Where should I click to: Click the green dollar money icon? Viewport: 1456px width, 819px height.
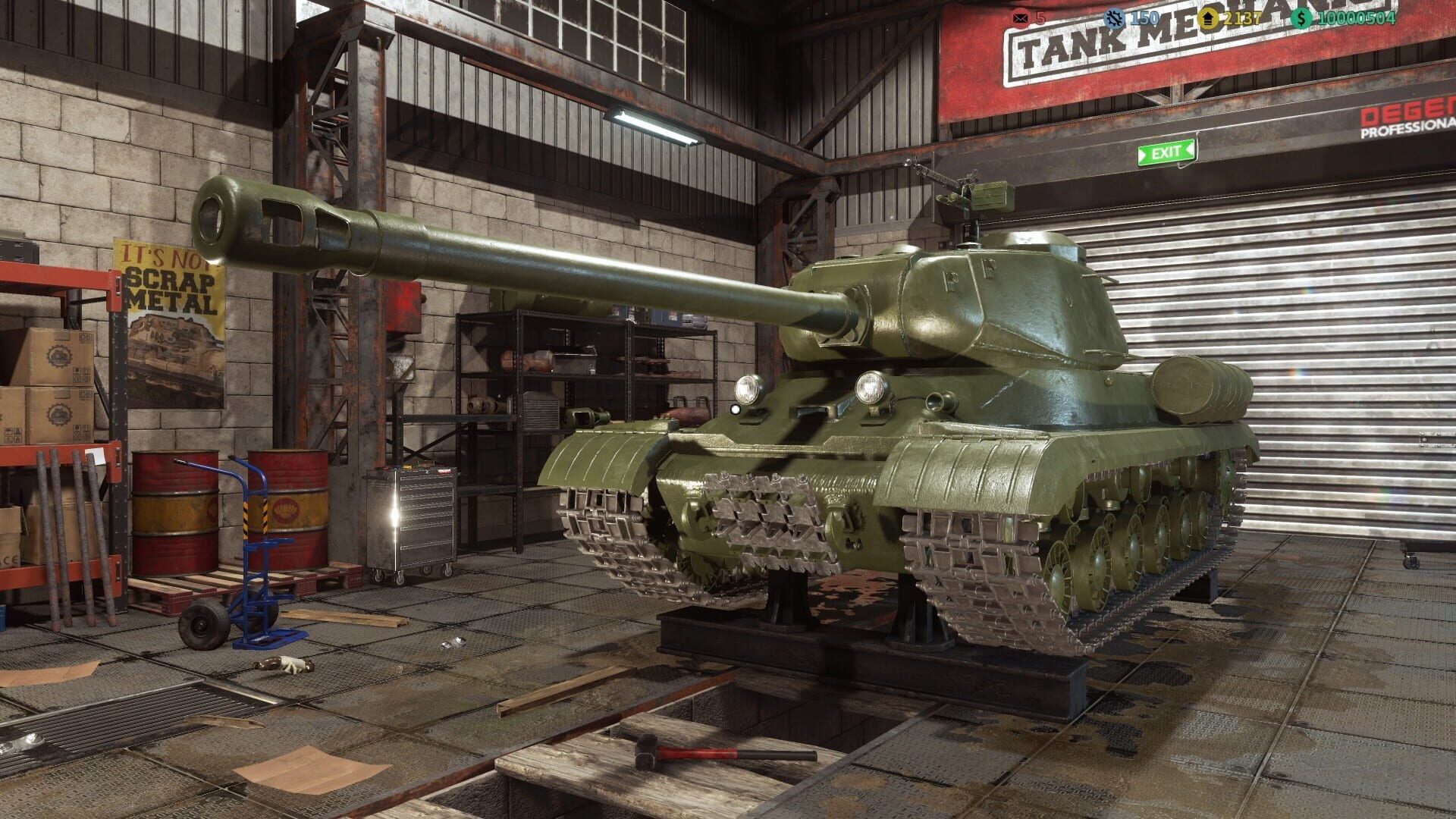(1302, 17)
